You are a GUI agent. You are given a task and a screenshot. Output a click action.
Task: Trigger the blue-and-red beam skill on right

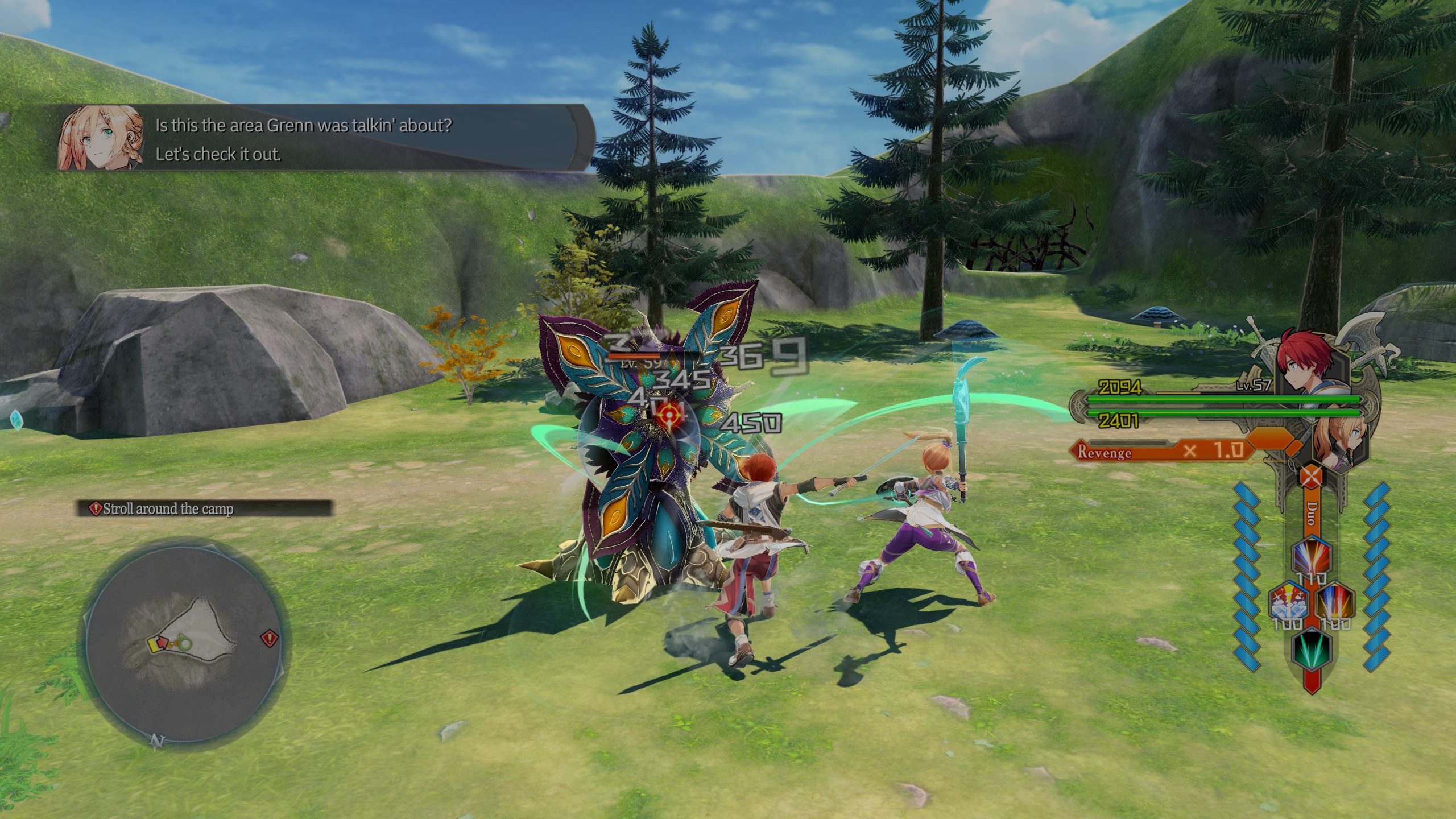click(1335, 602)
